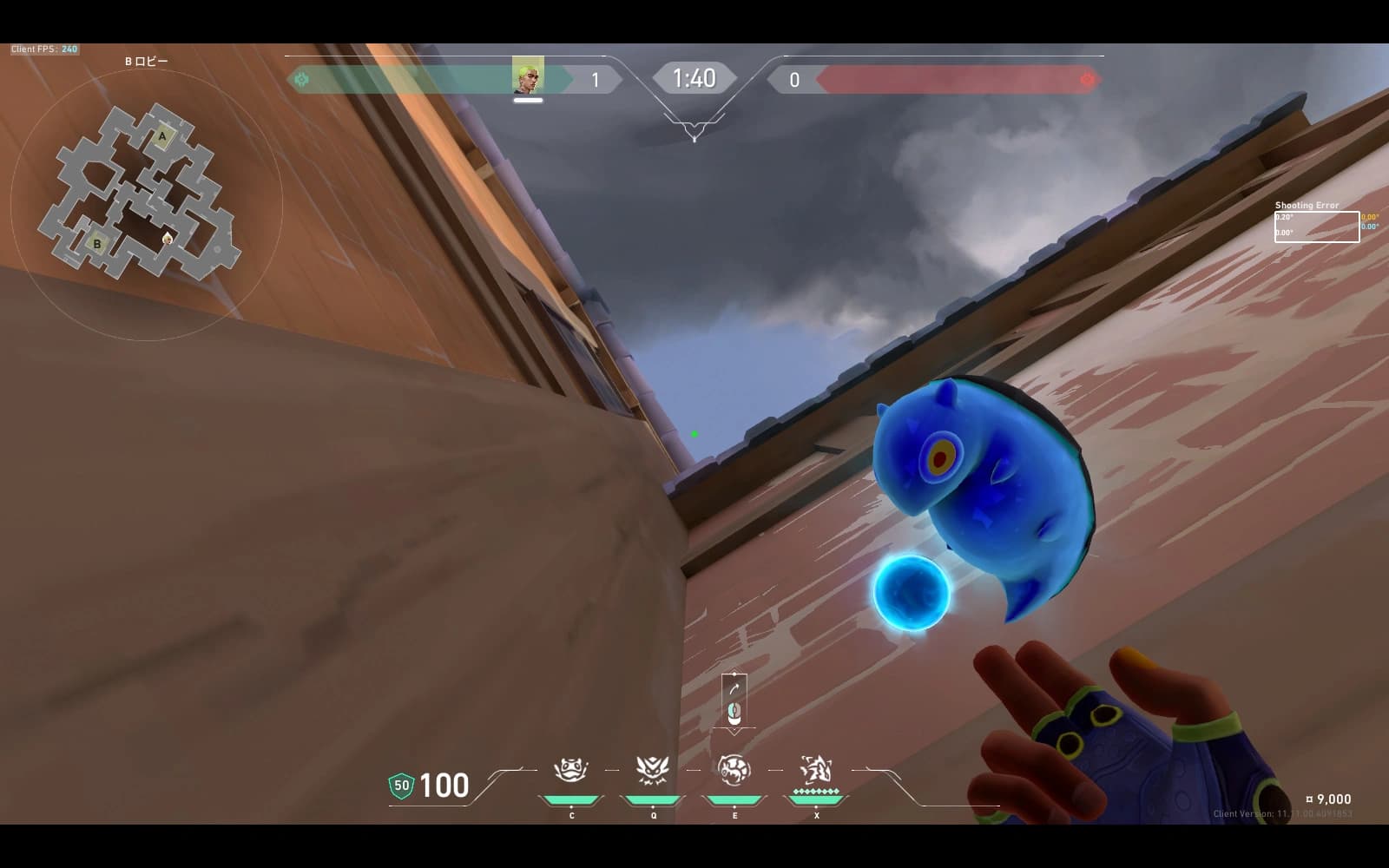Click the minimap's A site marker
The height and width of the screenshot is (868, 1389).
coord(162,136)
